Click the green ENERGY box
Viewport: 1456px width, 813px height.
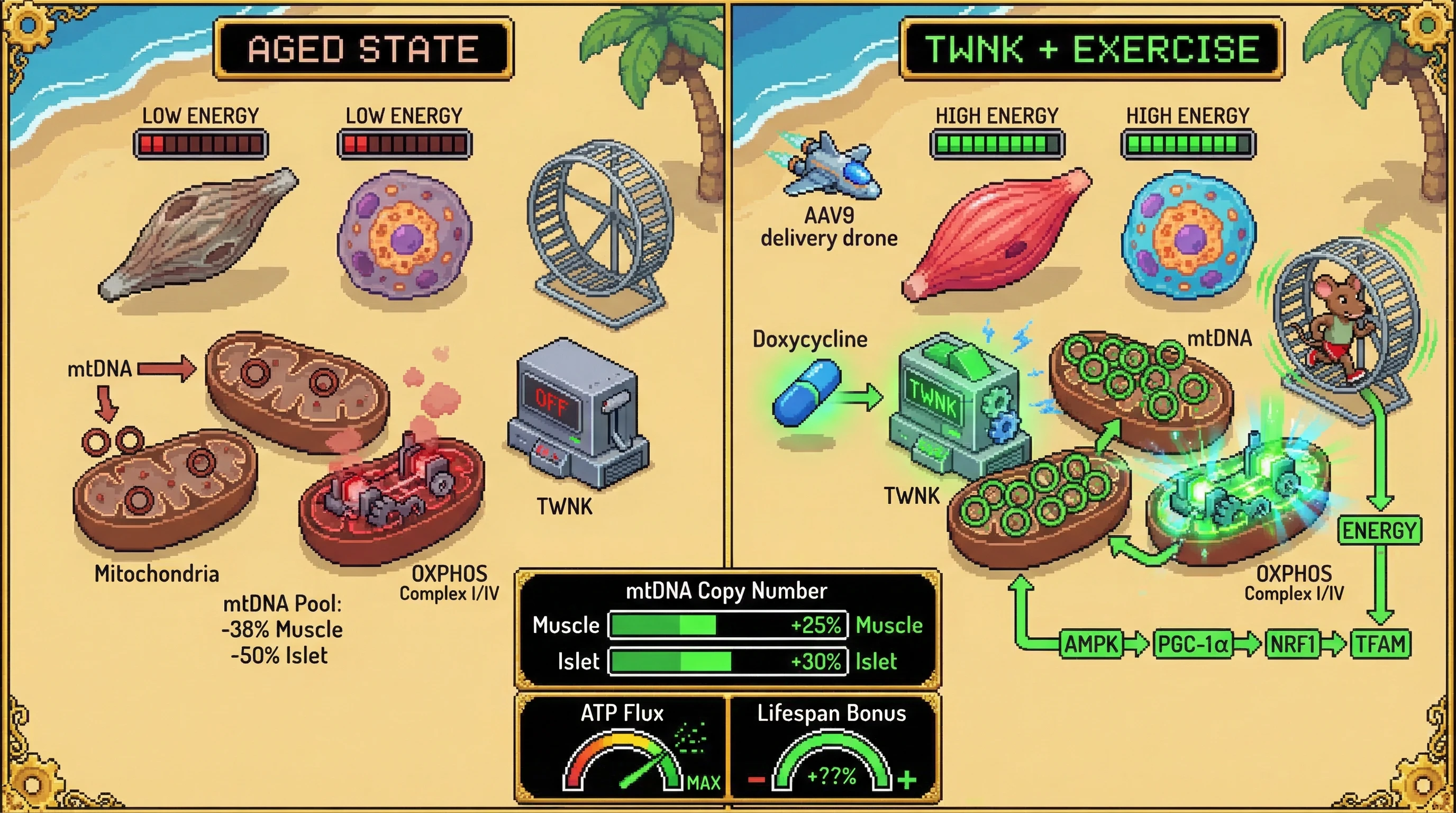pyautogui.click(x=1380, y=530)
